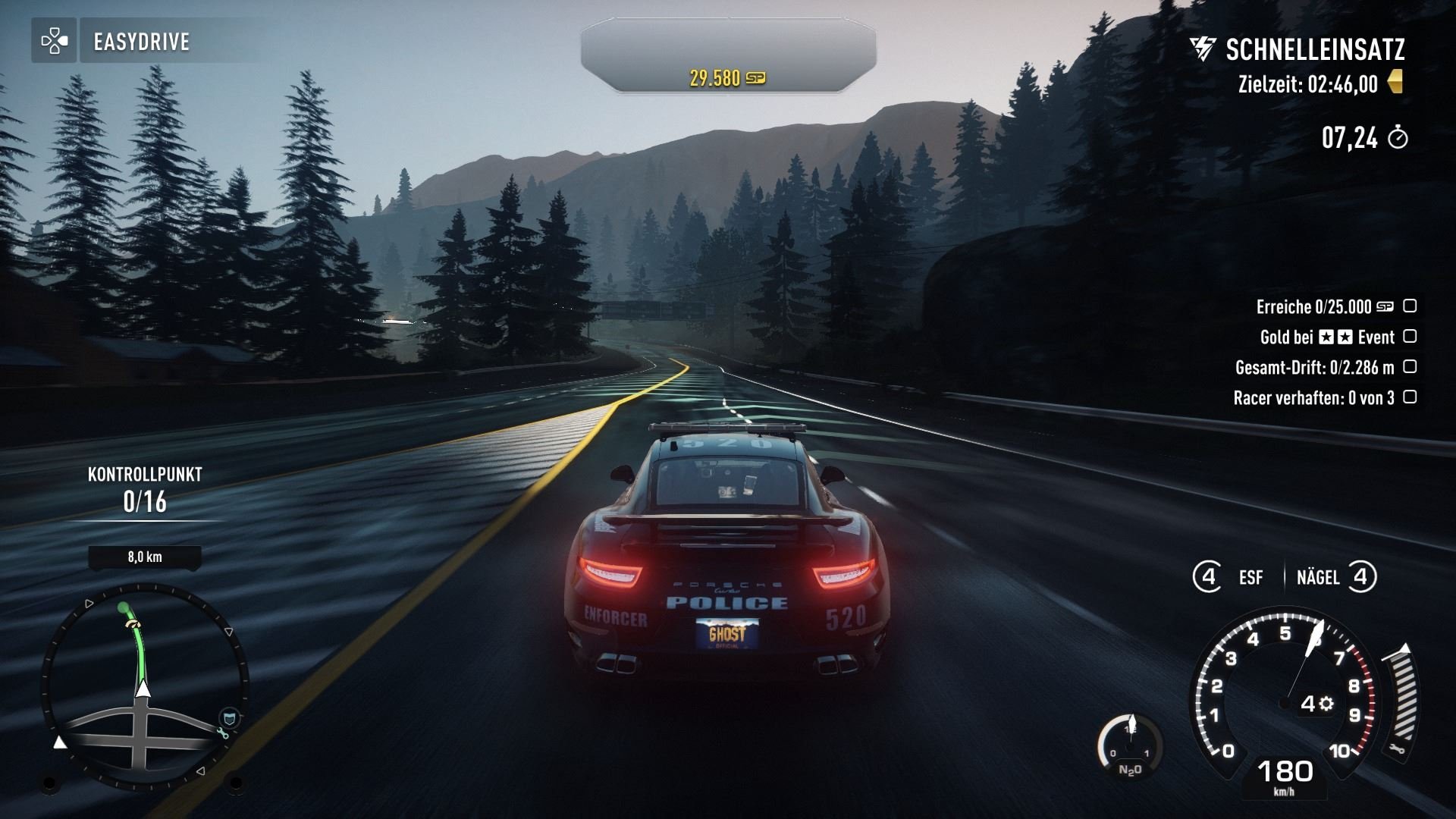Click the gear cog icon on the tachometer

tap(1326, 703)
